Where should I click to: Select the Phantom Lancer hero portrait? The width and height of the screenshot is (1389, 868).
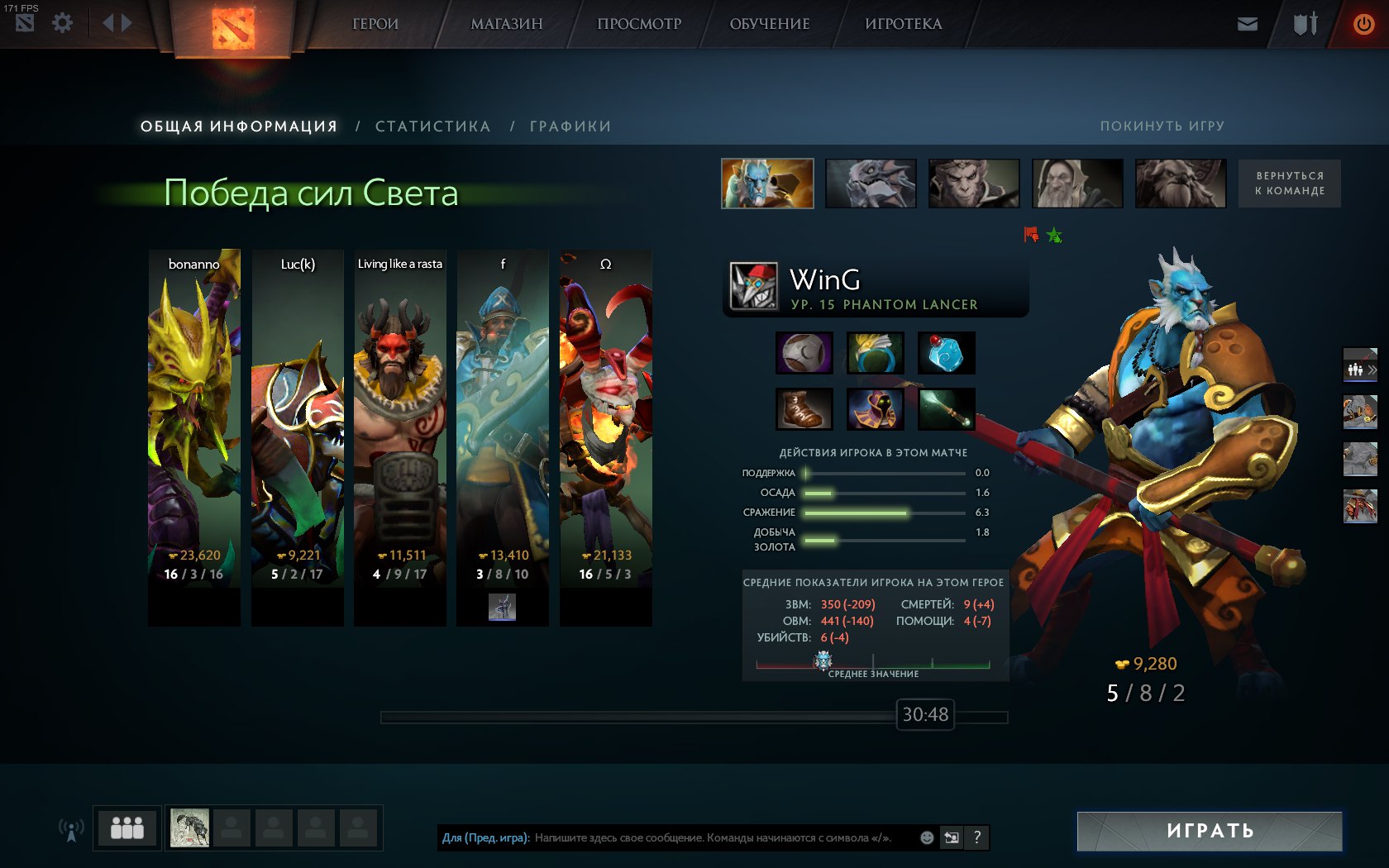pyautogui.click(x=767, y=184)
